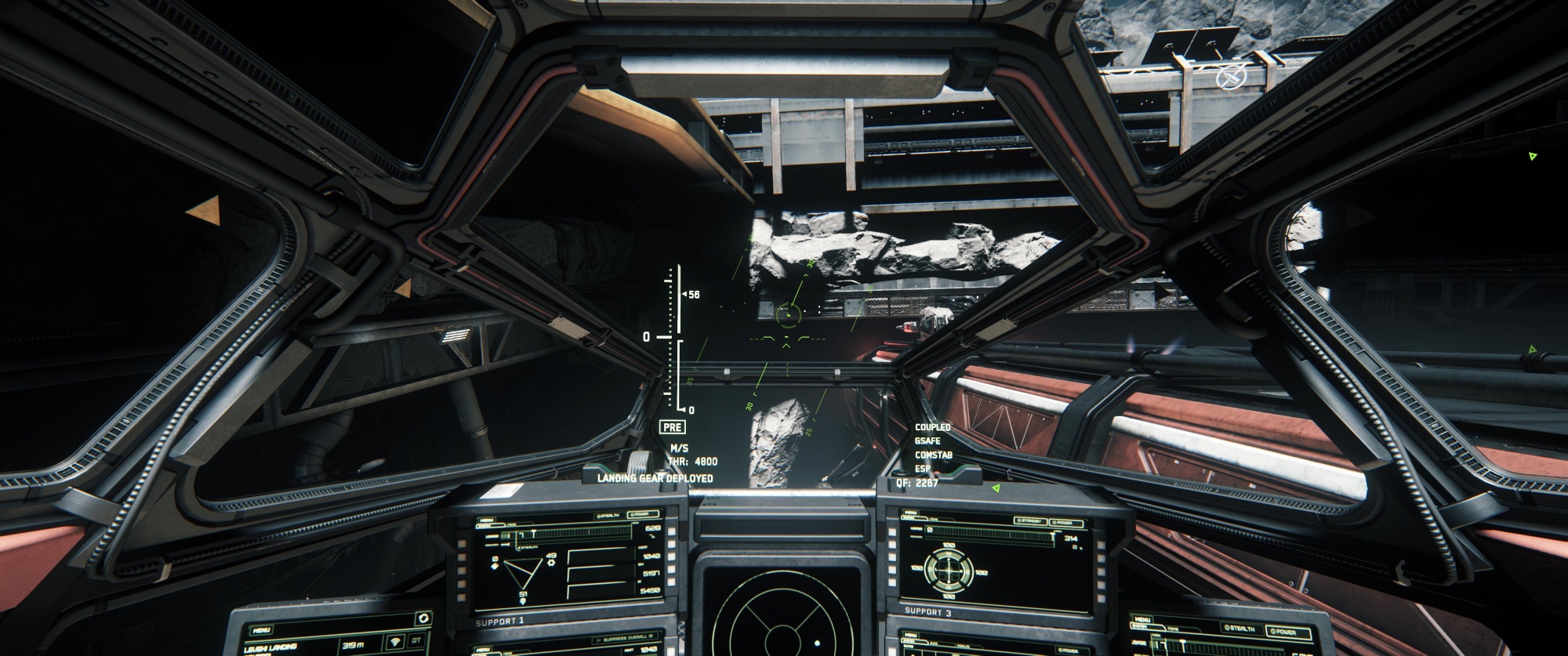This screenshot has height=656, width=1568.
Task: Open the MENU on the Leushi Landing display
Action: point(262,629)
